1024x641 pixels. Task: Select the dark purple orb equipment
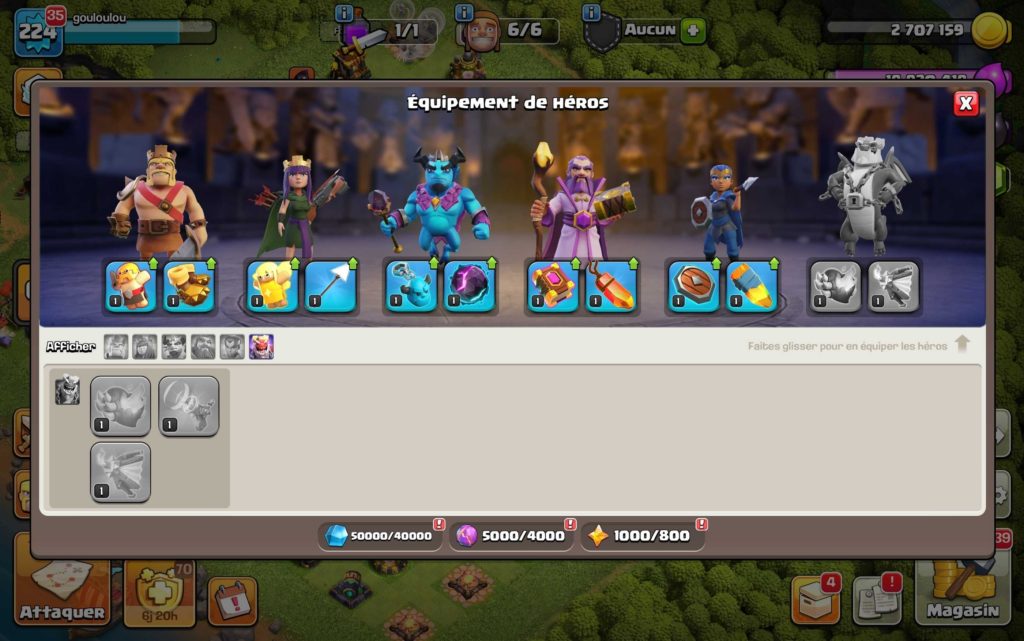(x=469, y=286)
